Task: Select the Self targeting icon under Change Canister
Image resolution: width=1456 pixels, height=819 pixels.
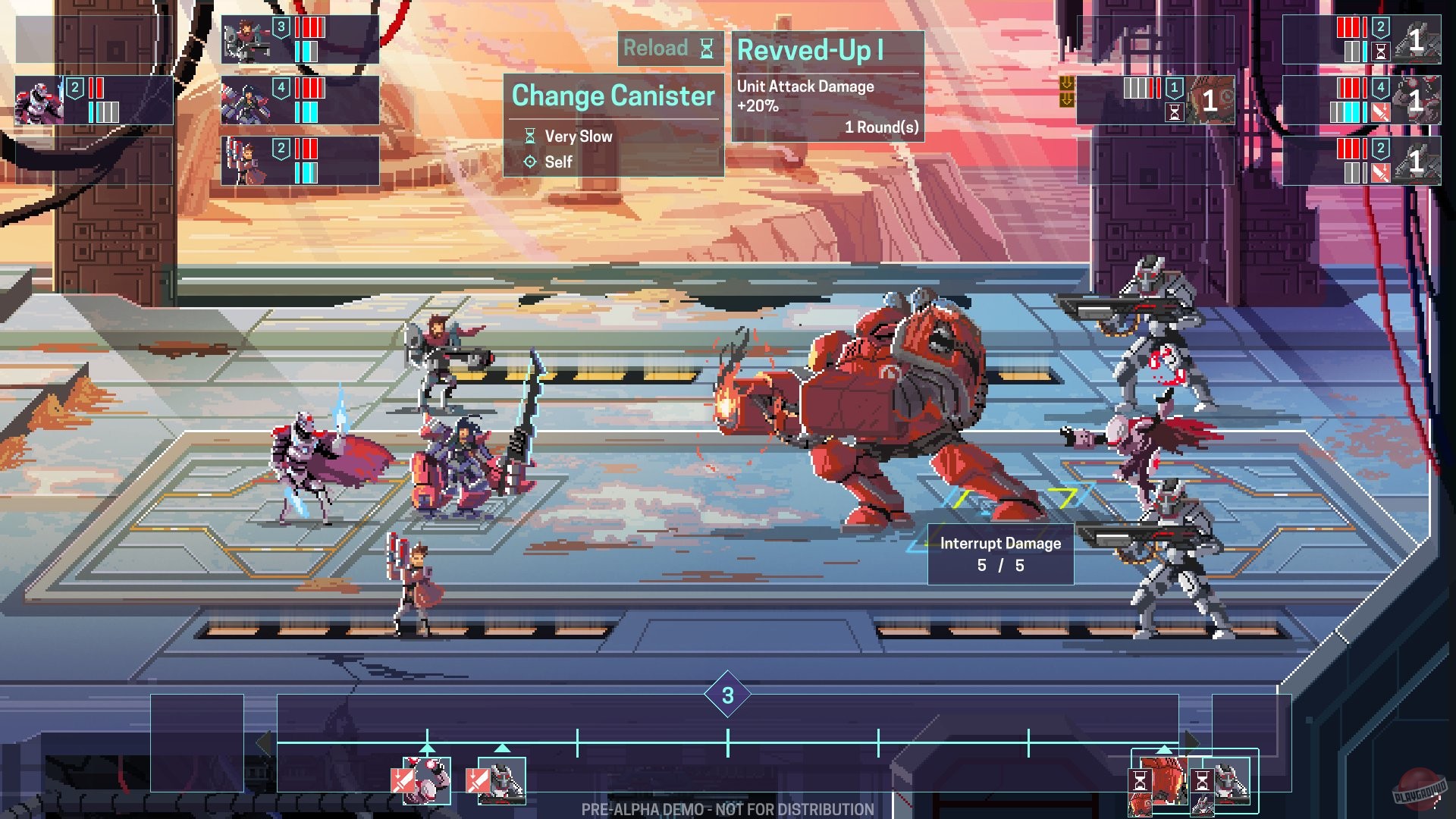Action: tap(529, 162)
